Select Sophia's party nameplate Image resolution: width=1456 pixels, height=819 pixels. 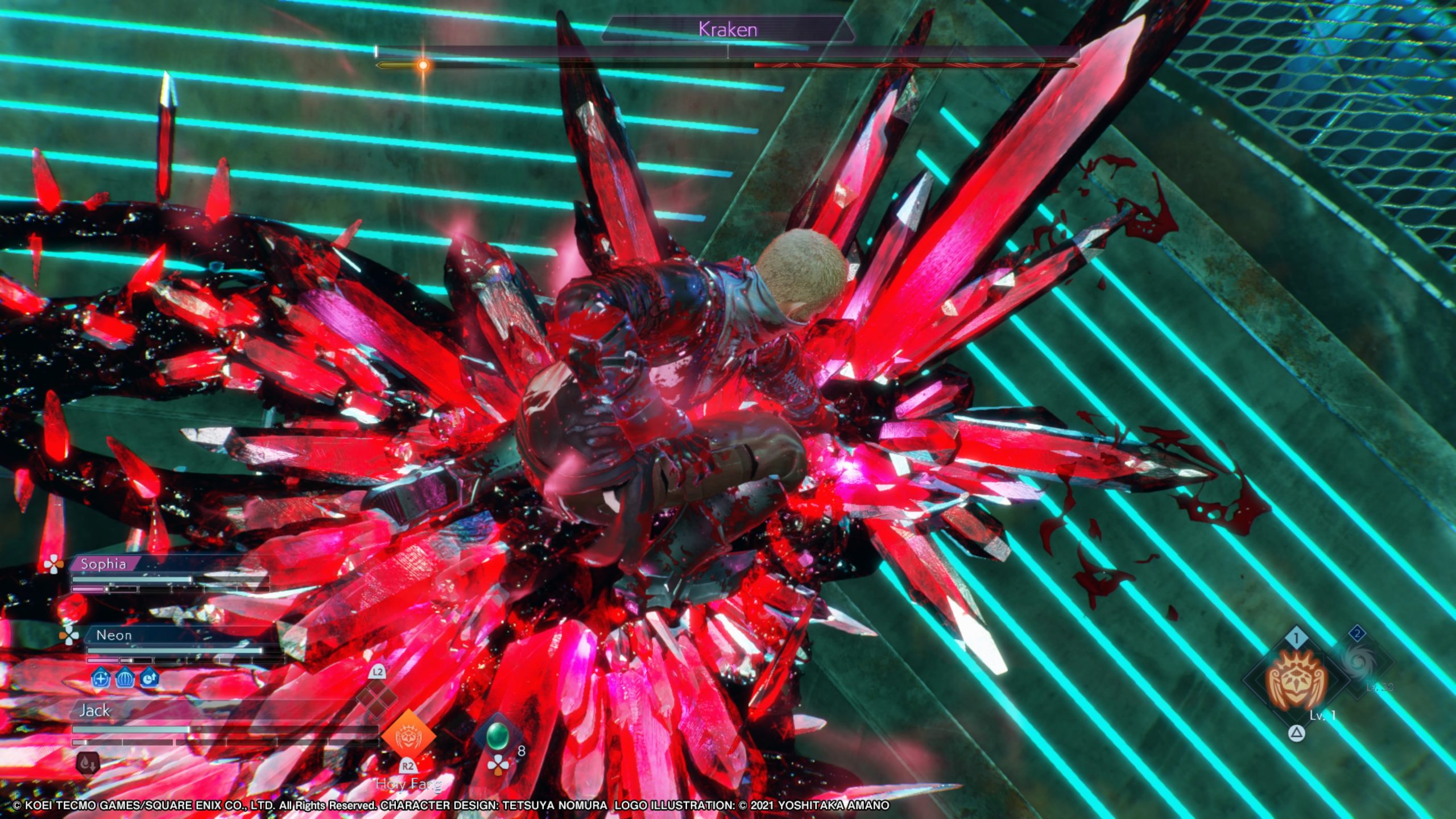pos(104,564)
